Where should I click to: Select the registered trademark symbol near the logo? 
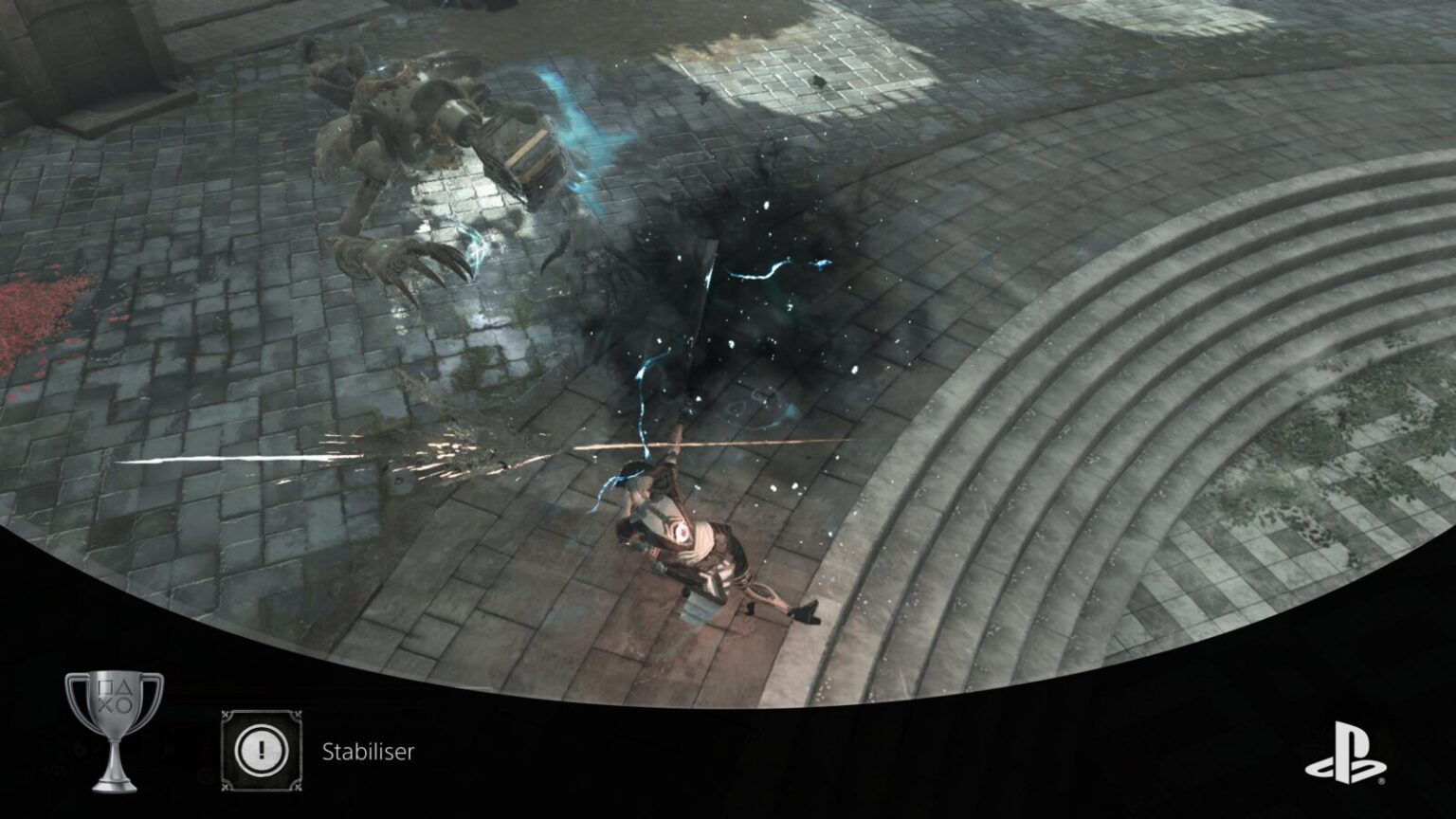tap(1382, 781)
